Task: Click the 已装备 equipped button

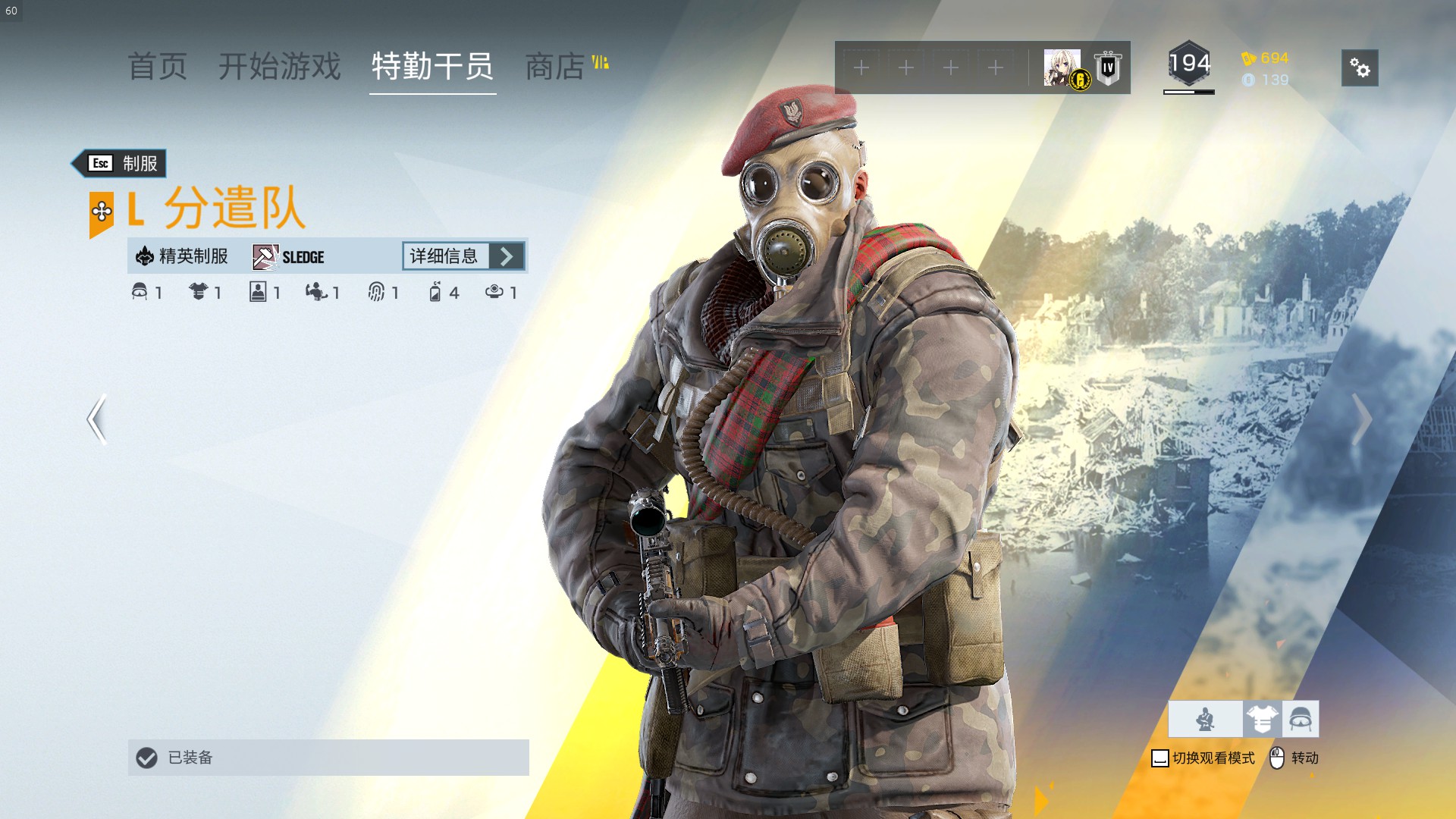Action: click(328, 758)
